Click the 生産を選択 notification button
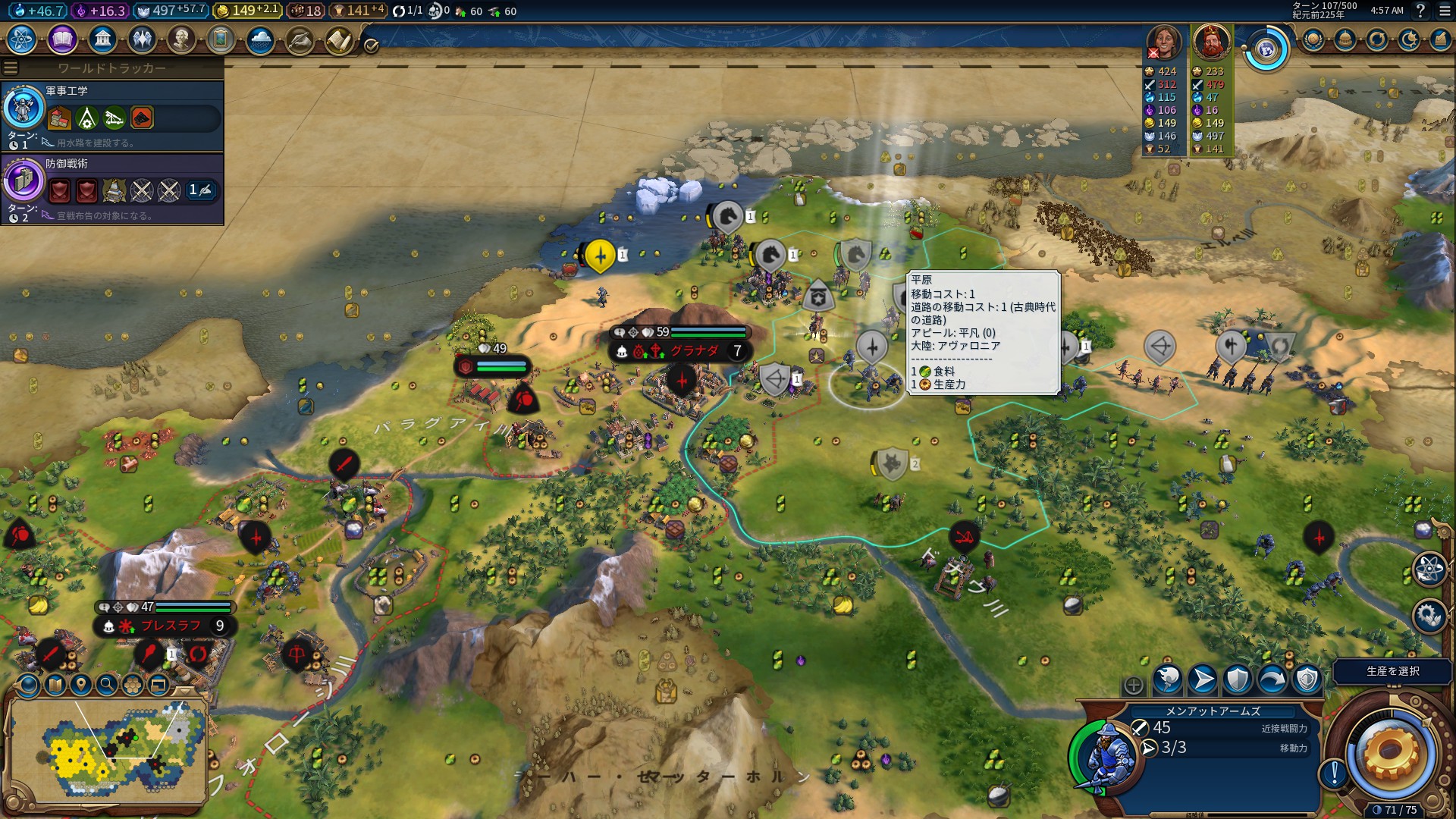 pyautogui.click(x=1392, y=671)
